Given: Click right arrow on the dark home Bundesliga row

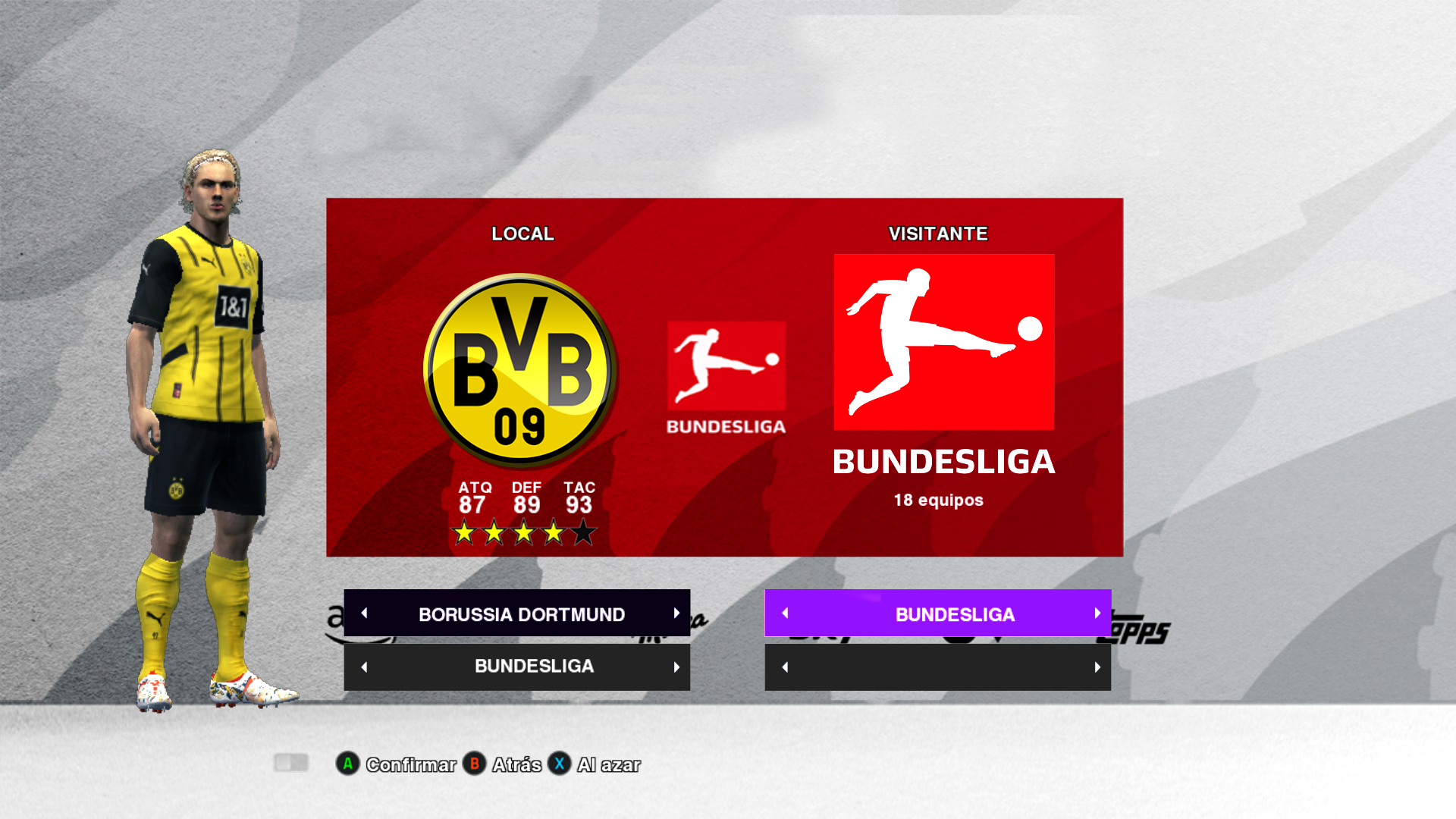Looking at the screenshot, I should tap(676, 667).
